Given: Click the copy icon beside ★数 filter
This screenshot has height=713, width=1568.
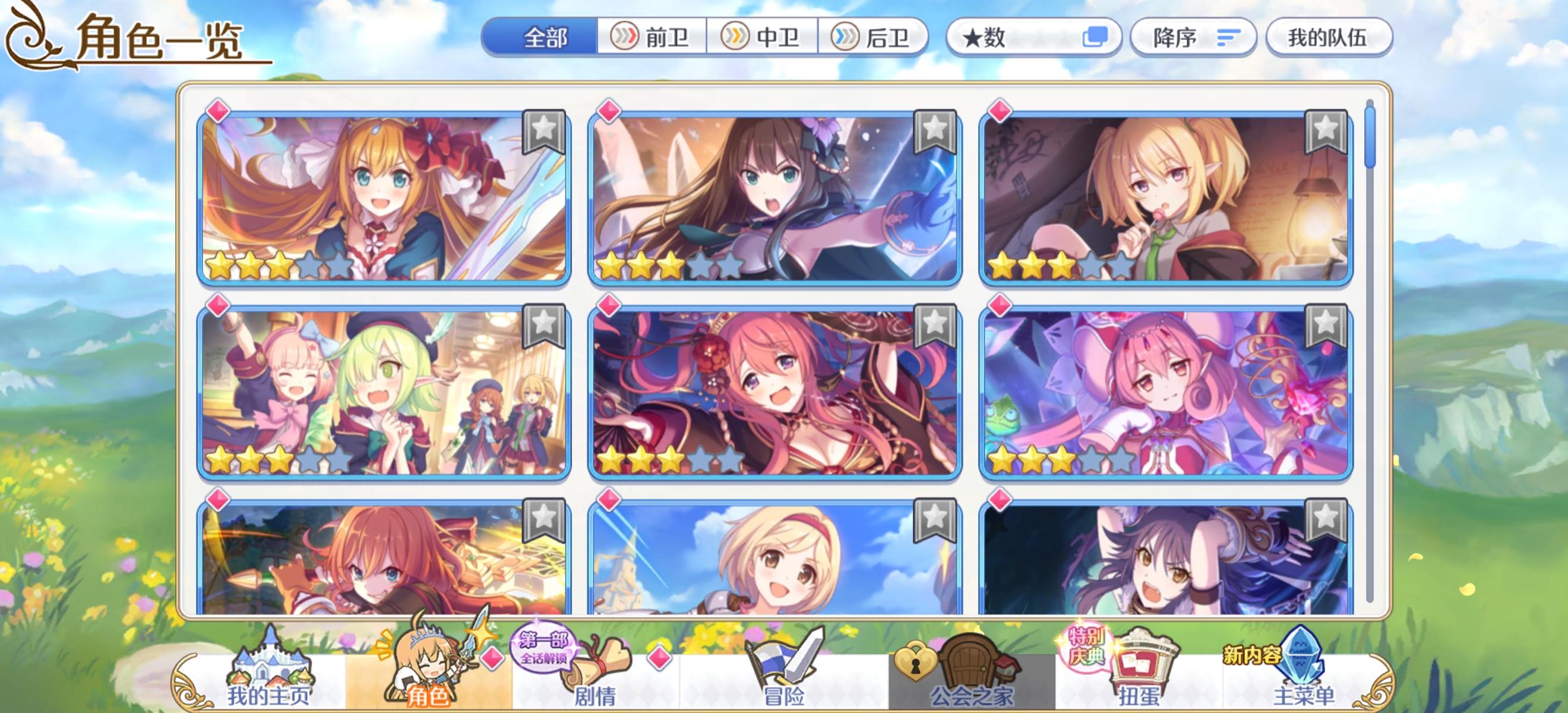Looking at the screenshot, I should 1099,38.
